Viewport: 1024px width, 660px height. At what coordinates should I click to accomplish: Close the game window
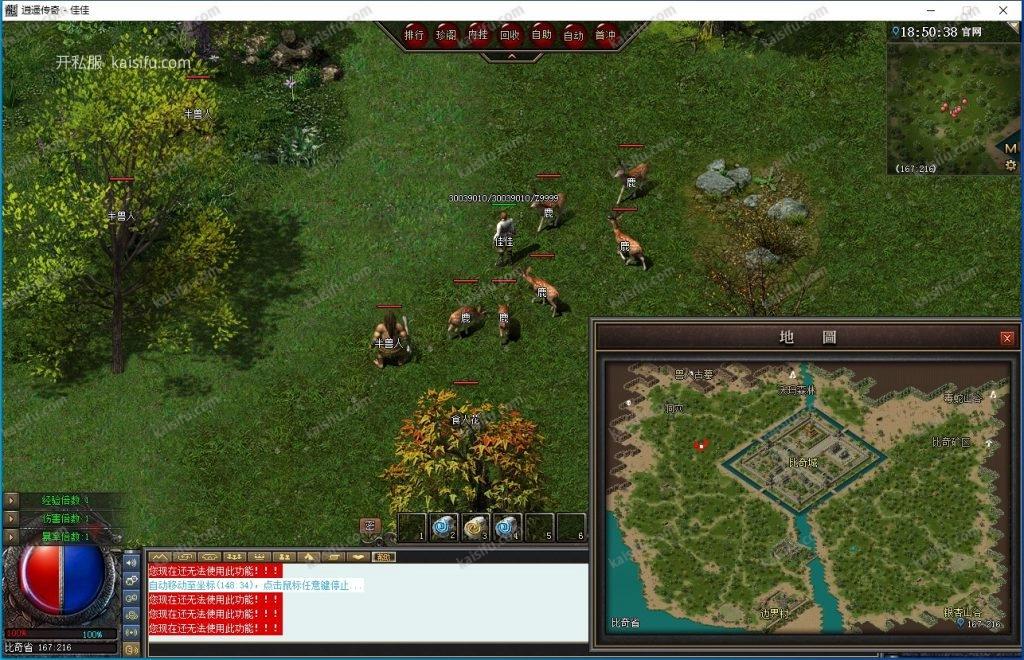point(1004,9)
